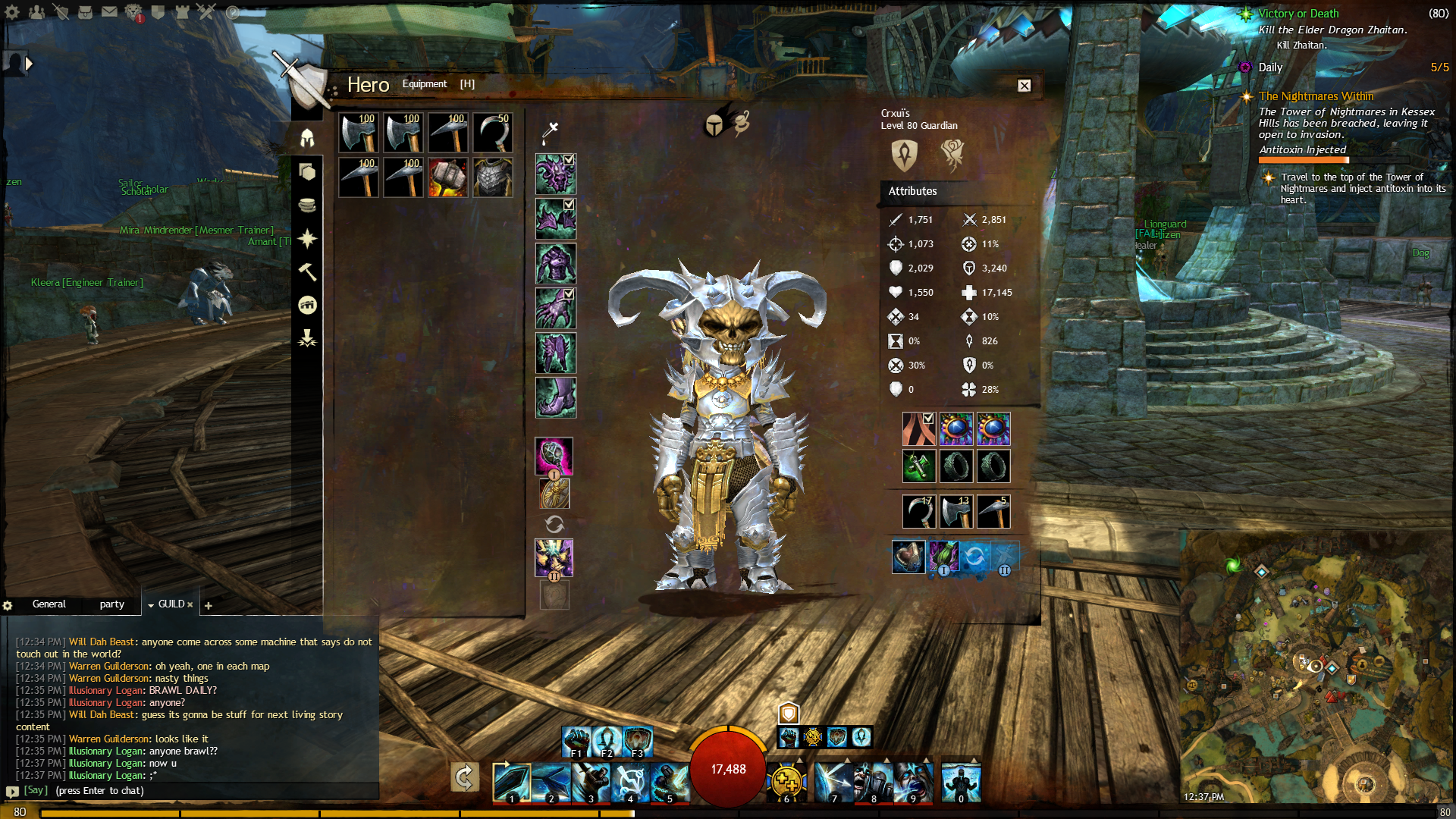Viewport: 1456px width, 819px height.
Task: Select the boots equipment slot
Action: click(556, 397)
